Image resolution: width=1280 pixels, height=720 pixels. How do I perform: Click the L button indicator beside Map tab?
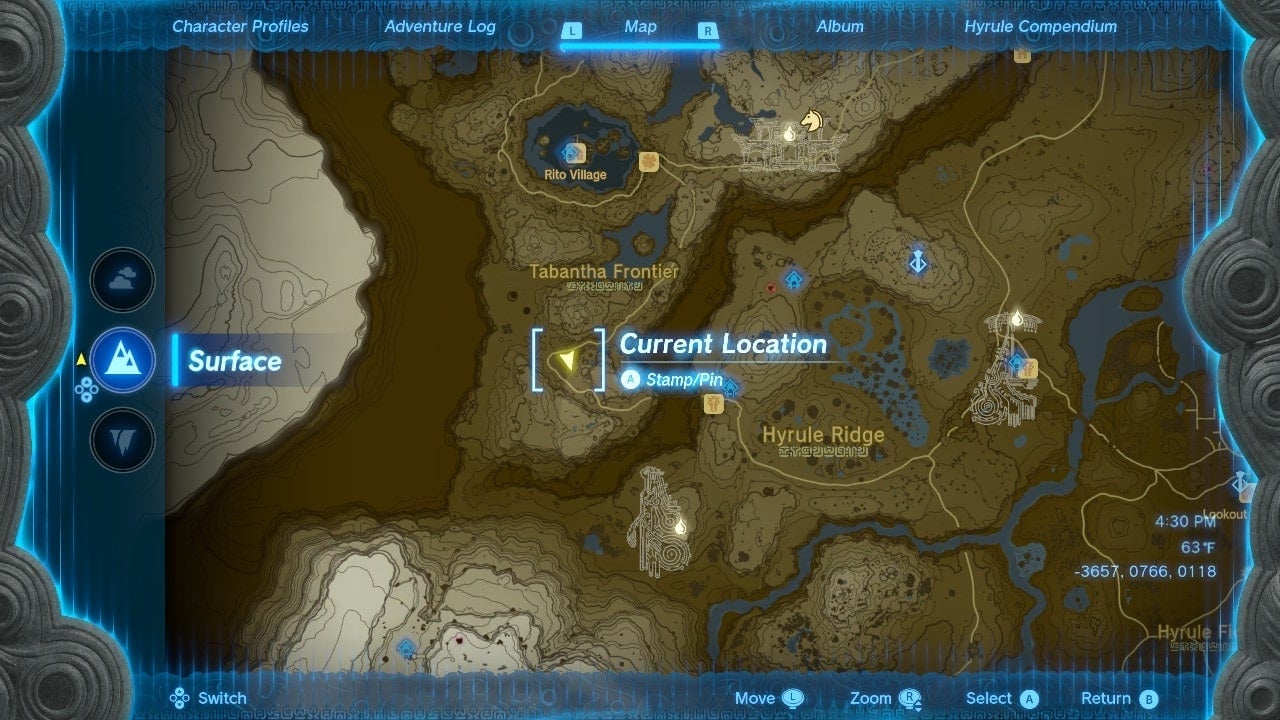572,31
